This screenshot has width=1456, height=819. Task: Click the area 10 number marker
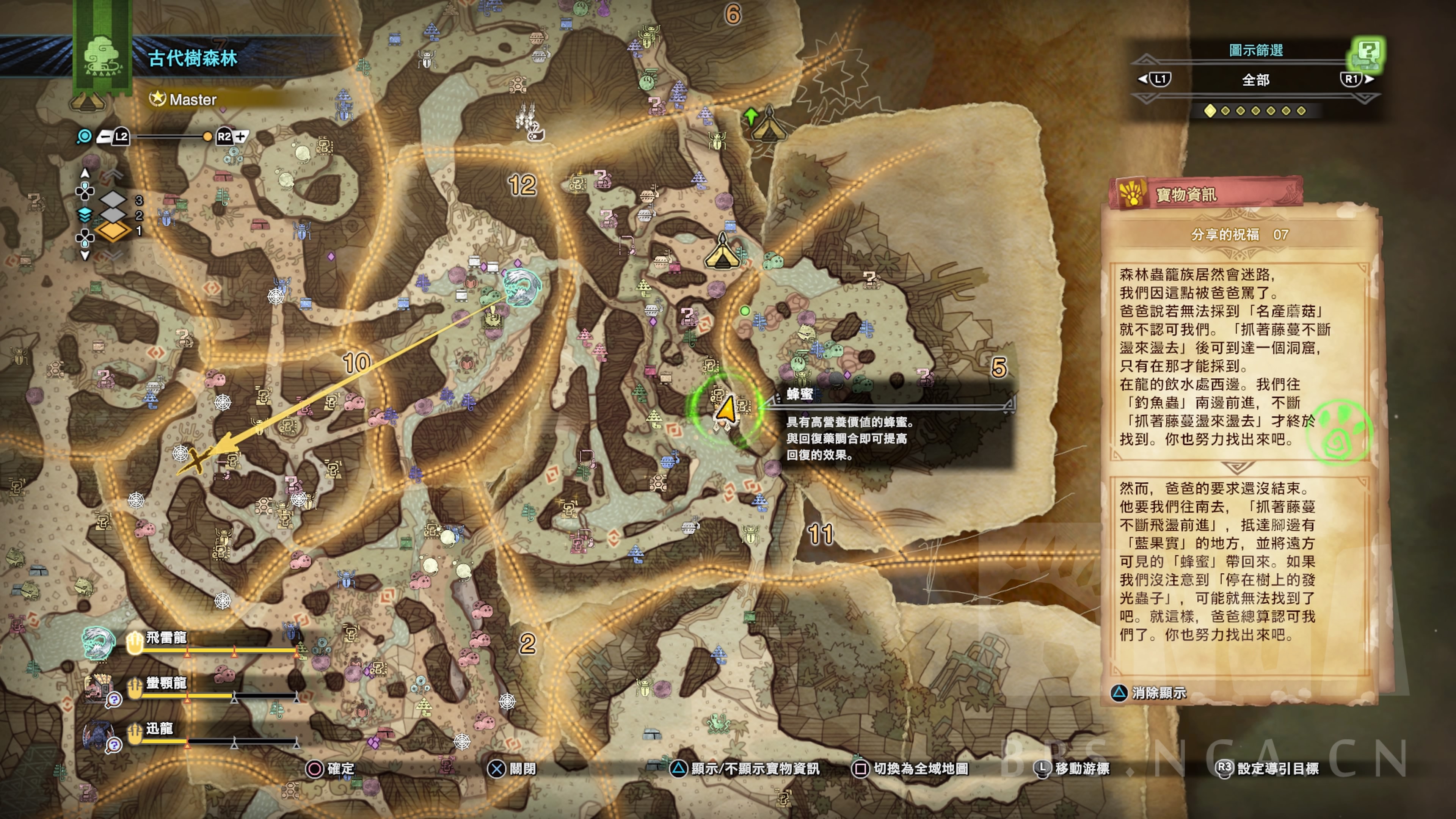pyautogui.click(x=357, y=363)
